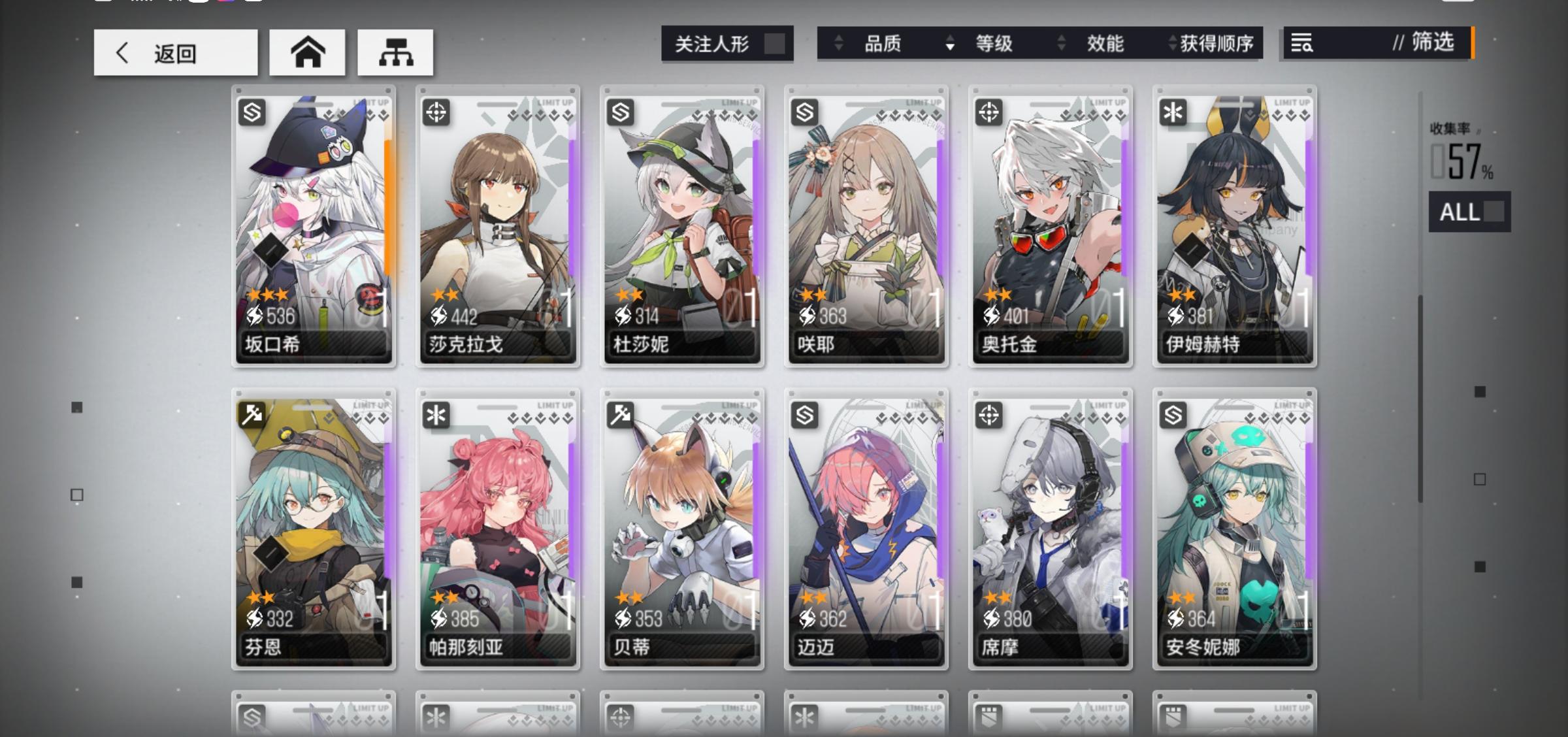Open the formation tree icon beside home
The image size is (1568, 737).
(395, 52)
